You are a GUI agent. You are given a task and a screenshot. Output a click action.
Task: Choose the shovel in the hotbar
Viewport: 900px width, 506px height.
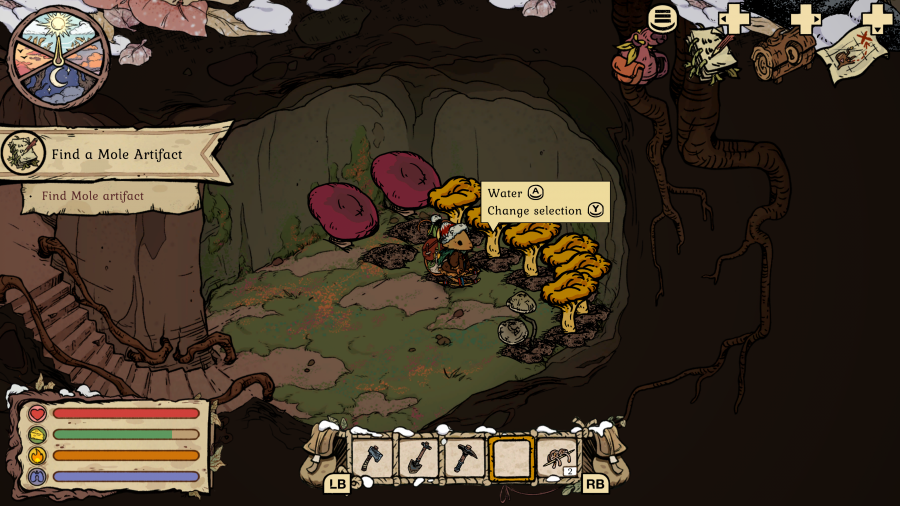(418, 458)
